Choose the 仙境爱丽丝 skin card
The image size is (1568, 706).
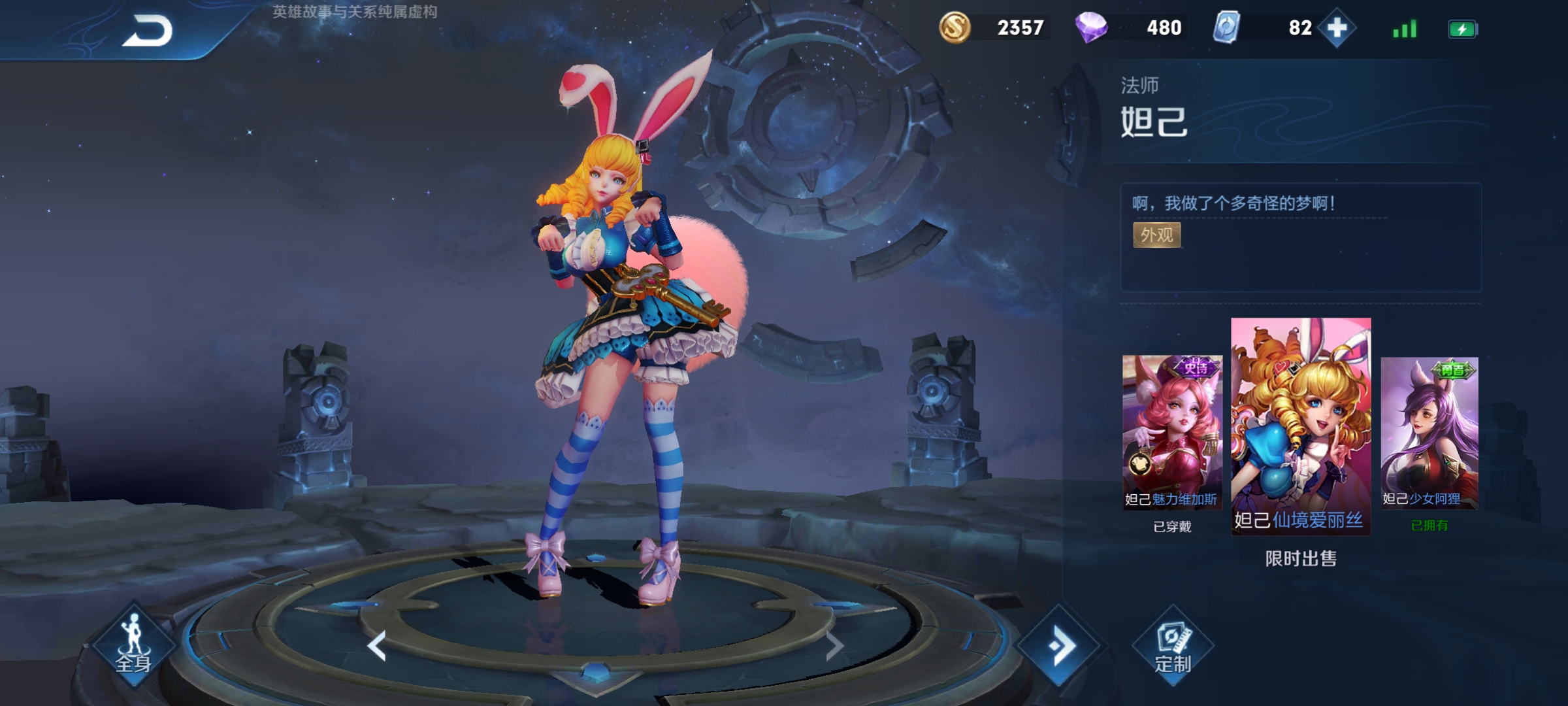1301,426
